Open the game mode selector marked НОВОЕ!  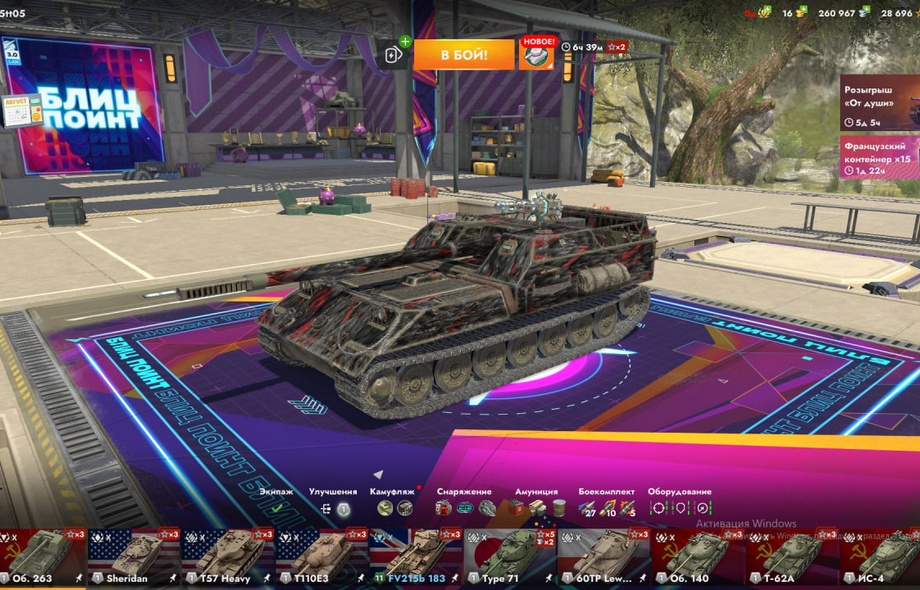tap(536, 54)
